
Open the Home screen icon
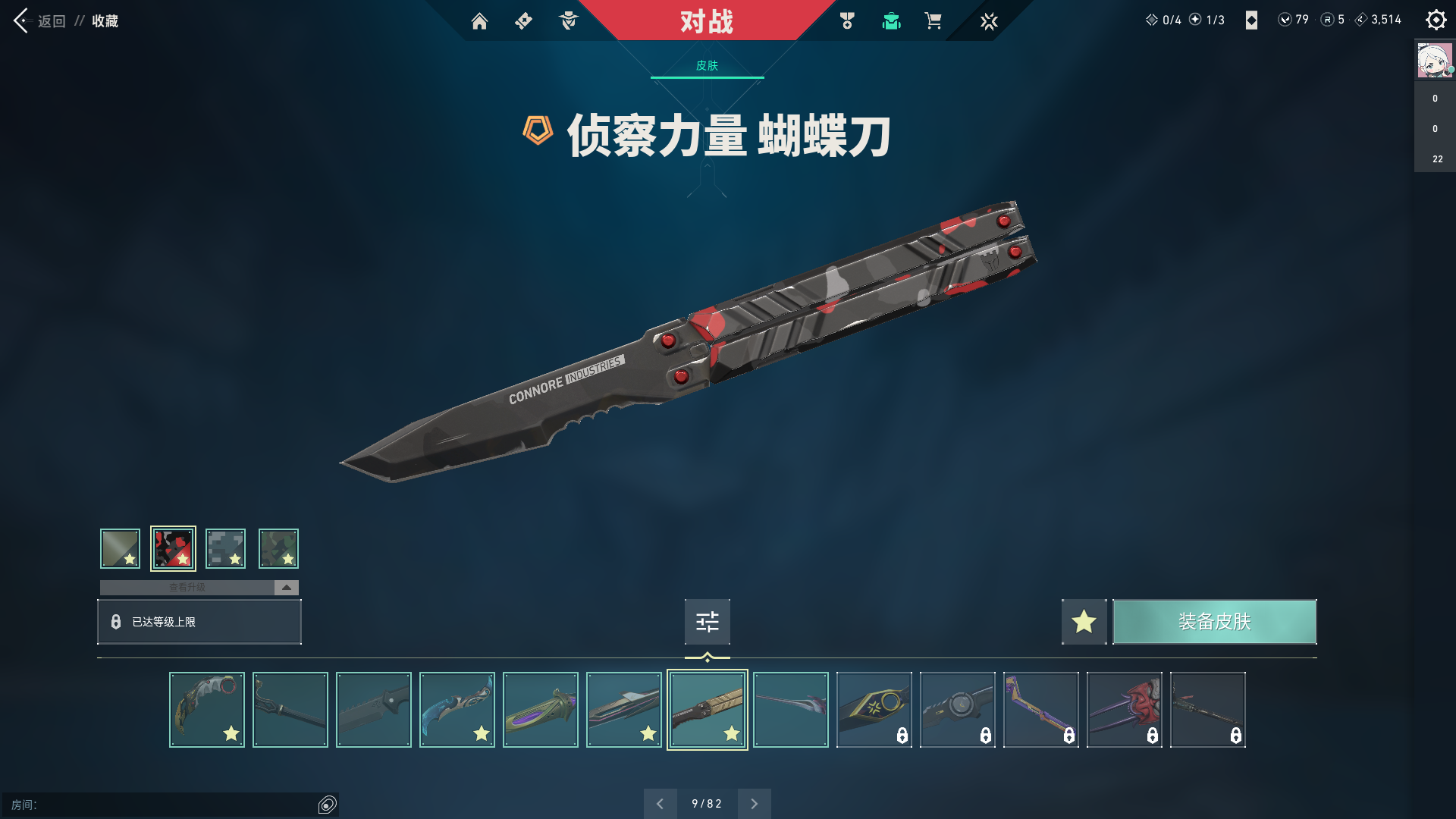coord(480,21)
